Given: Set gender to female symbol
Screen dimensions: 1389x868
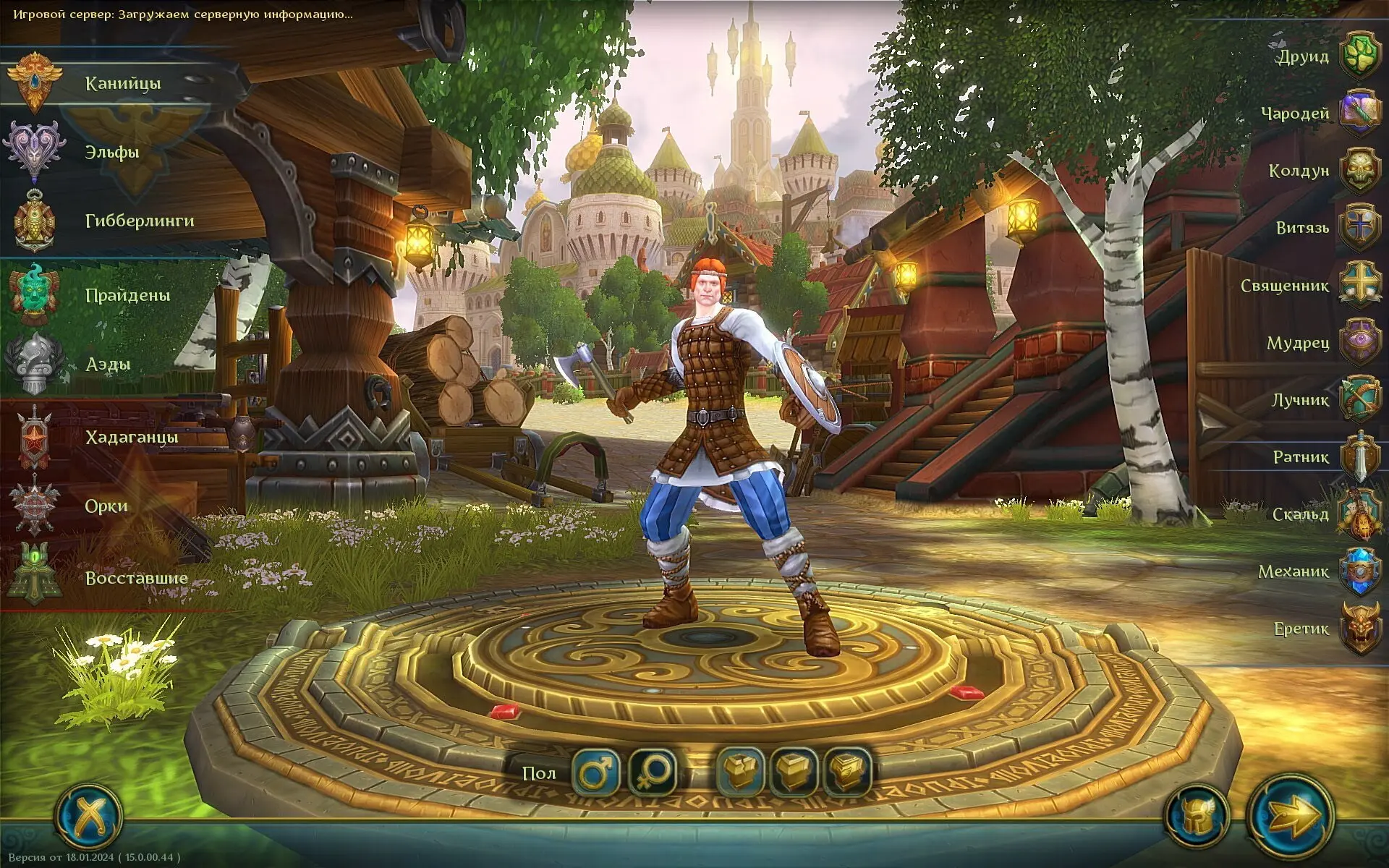Looking at the screenshot, I should click(x=653, y=772).
